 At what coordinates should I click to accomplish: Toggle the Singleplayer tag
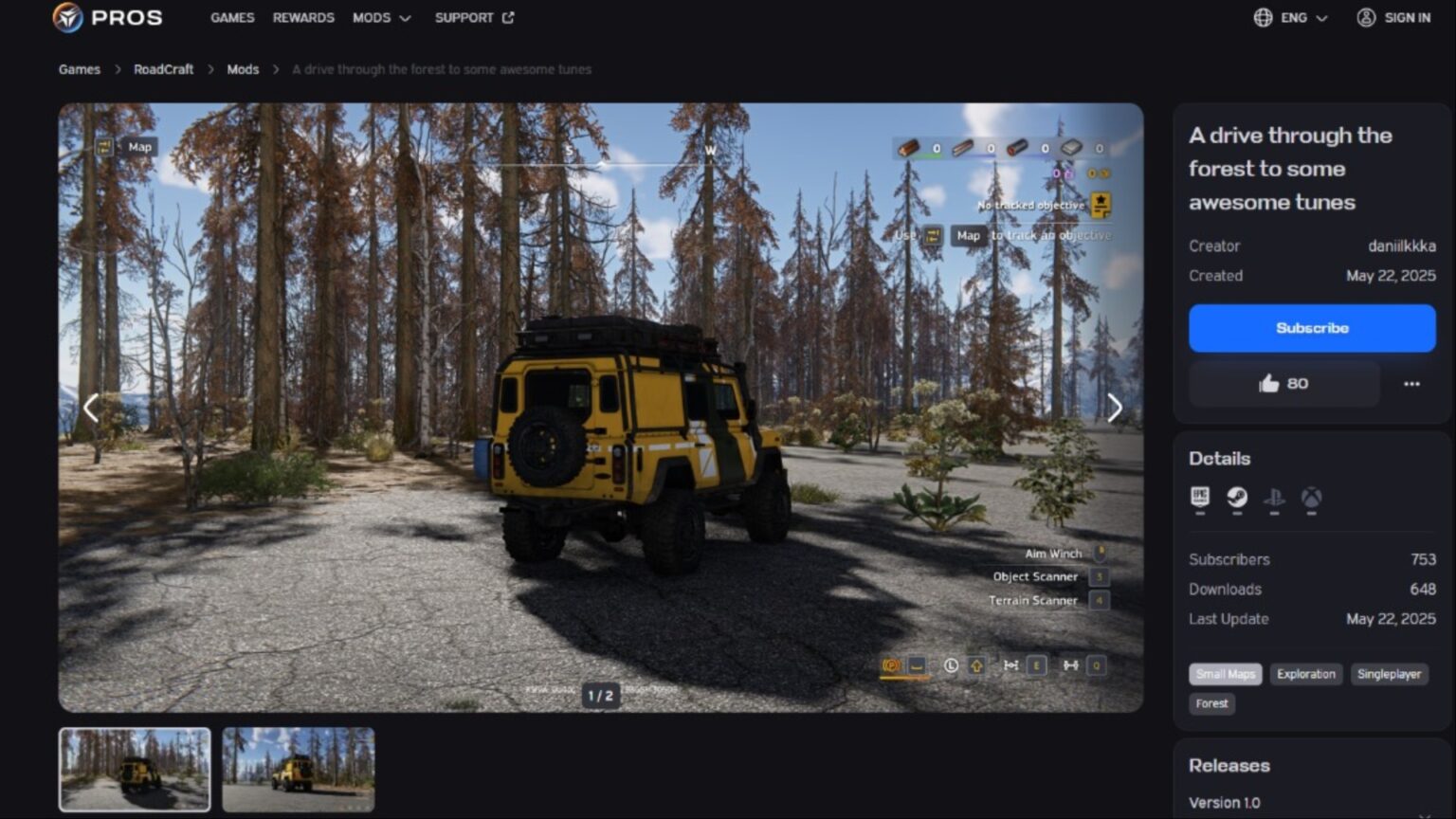click(x=1389, y=674)
